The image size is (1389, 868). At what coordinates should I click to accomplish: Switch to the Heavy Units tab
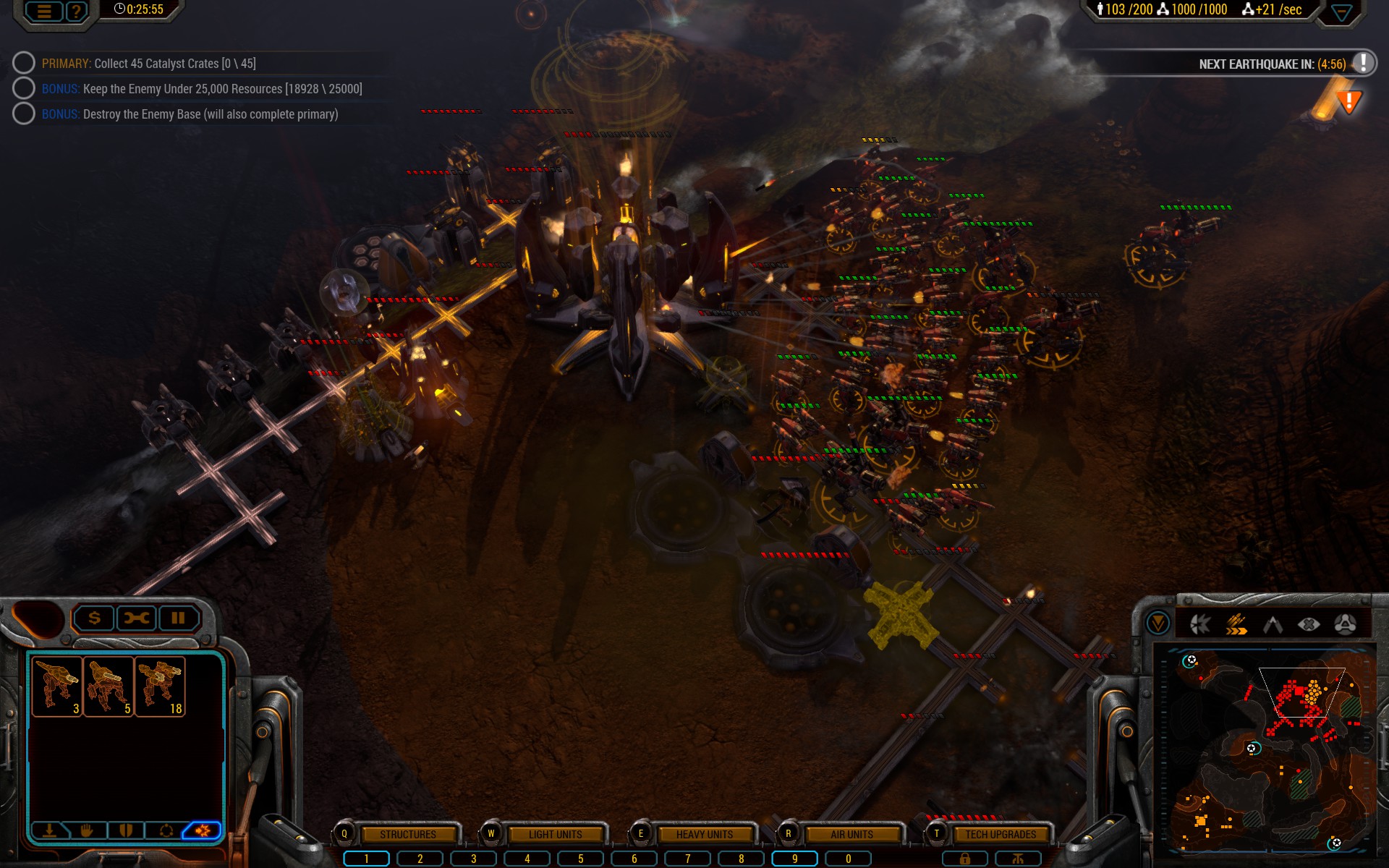[x=704, y=835]
